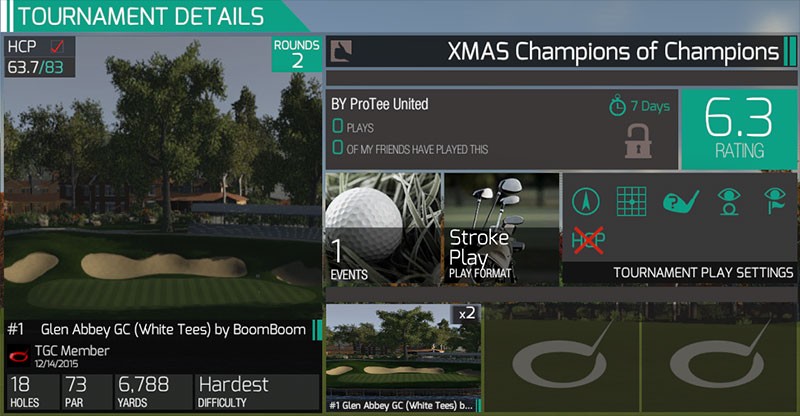
Task: Open the Events tile with the golf ball
Action: pyautogui.click(x=383, y=228)
